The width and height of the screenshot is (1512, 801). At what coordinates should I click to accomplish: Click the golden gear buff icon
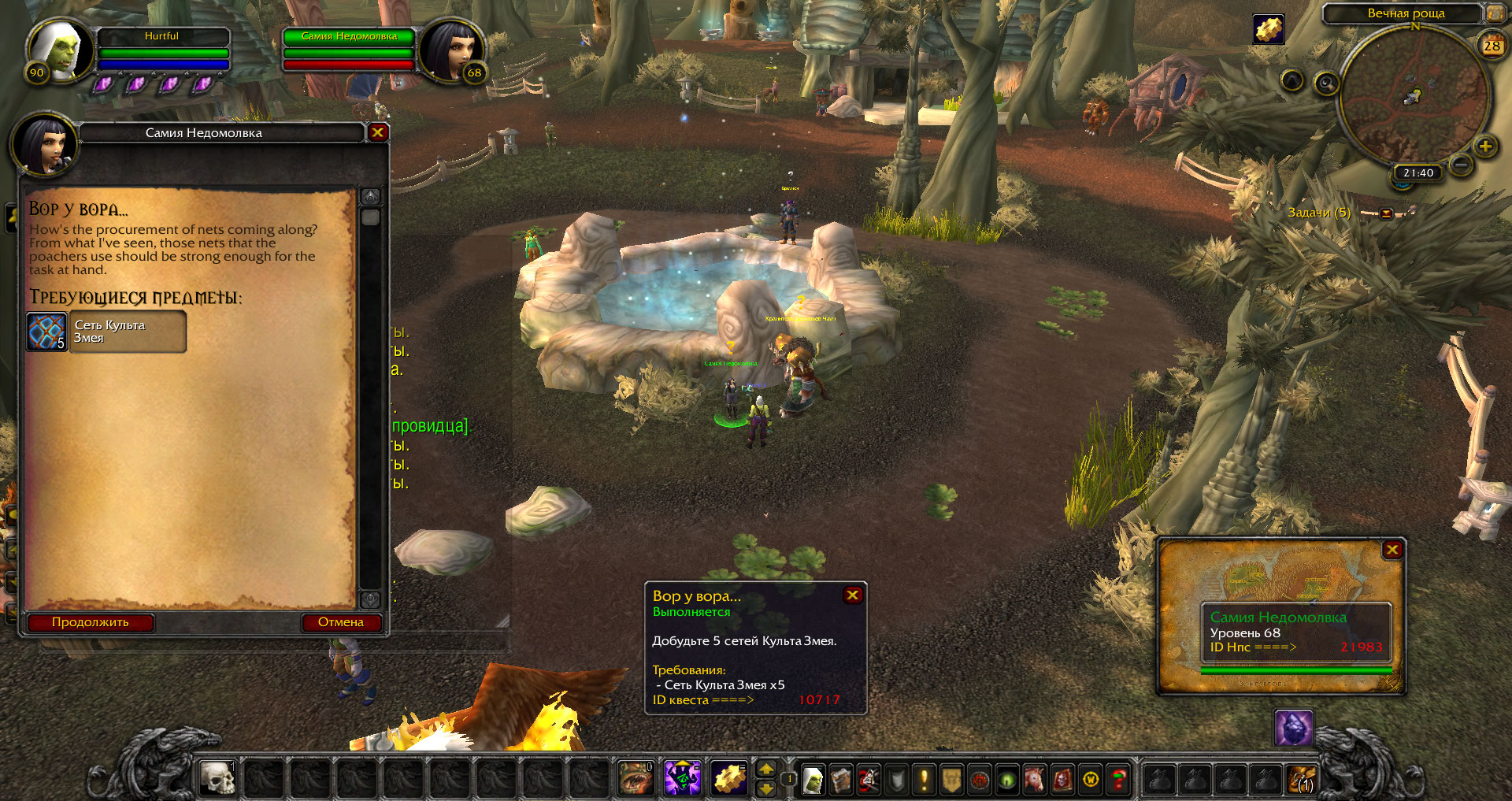[1268, 29]
